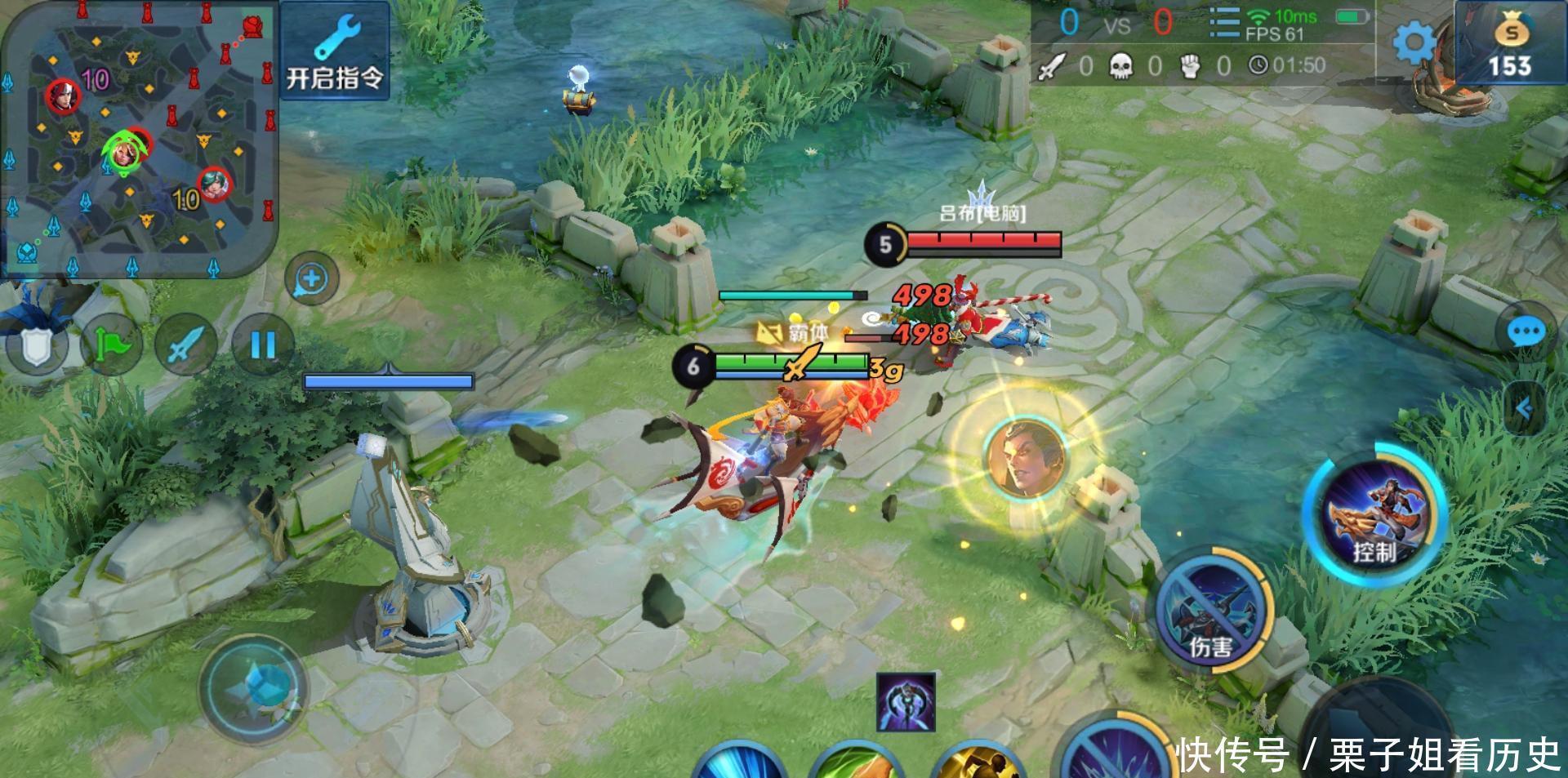This screenshot has height=778, width=1568.
Task: Activate the 伤害 skill
Action: pyautogui.click(x=1212, y=612)
